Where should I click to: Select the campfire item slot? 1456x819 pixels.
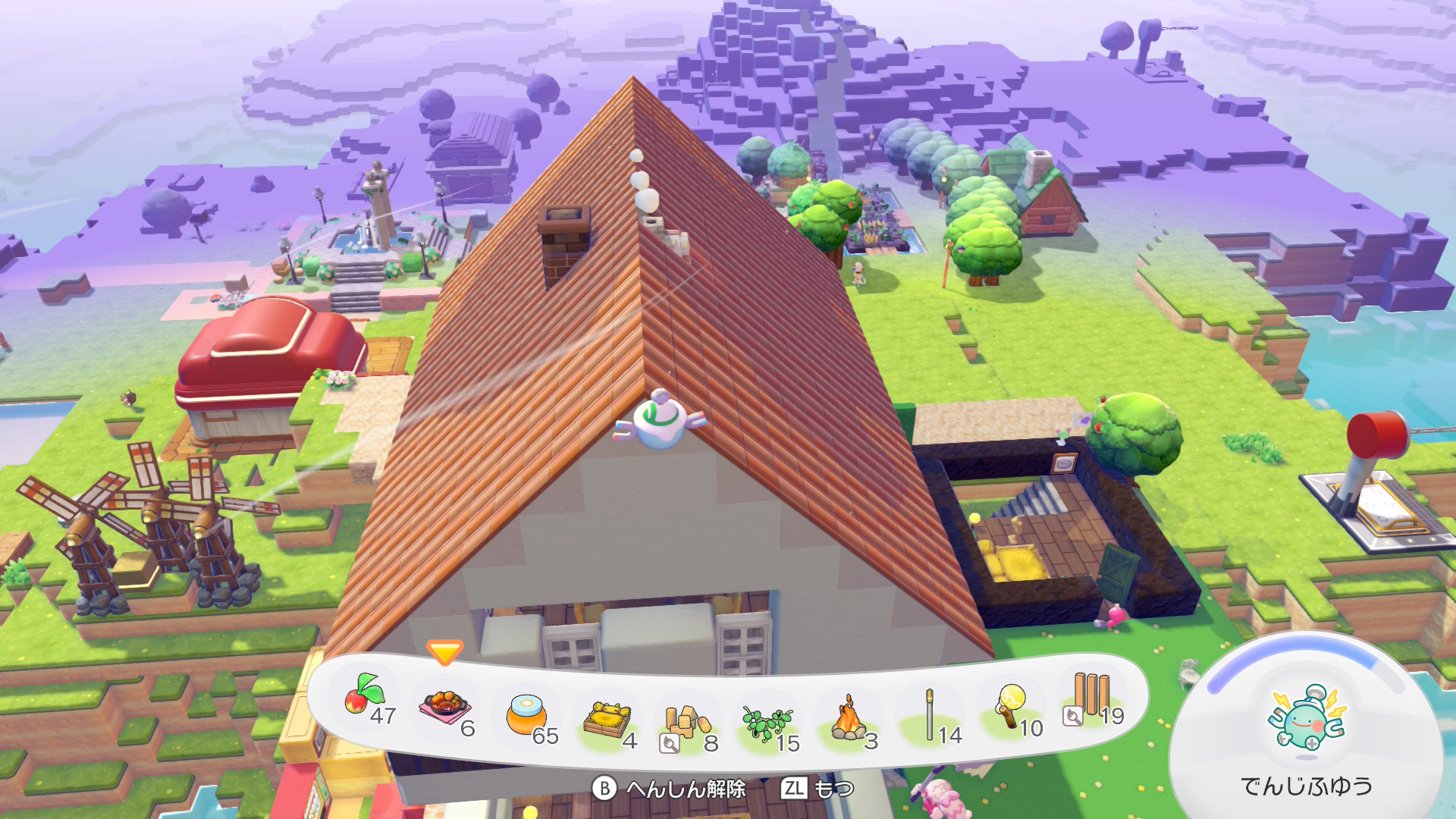[849, 719]
